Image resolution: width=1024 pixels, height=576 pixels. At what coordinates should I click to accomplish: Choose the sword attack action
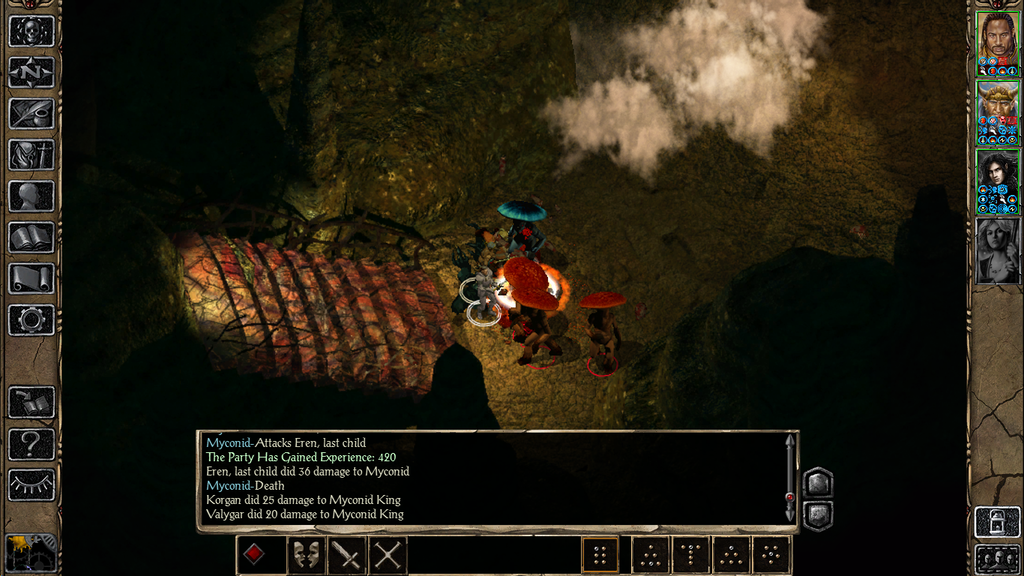click(347, 554)
